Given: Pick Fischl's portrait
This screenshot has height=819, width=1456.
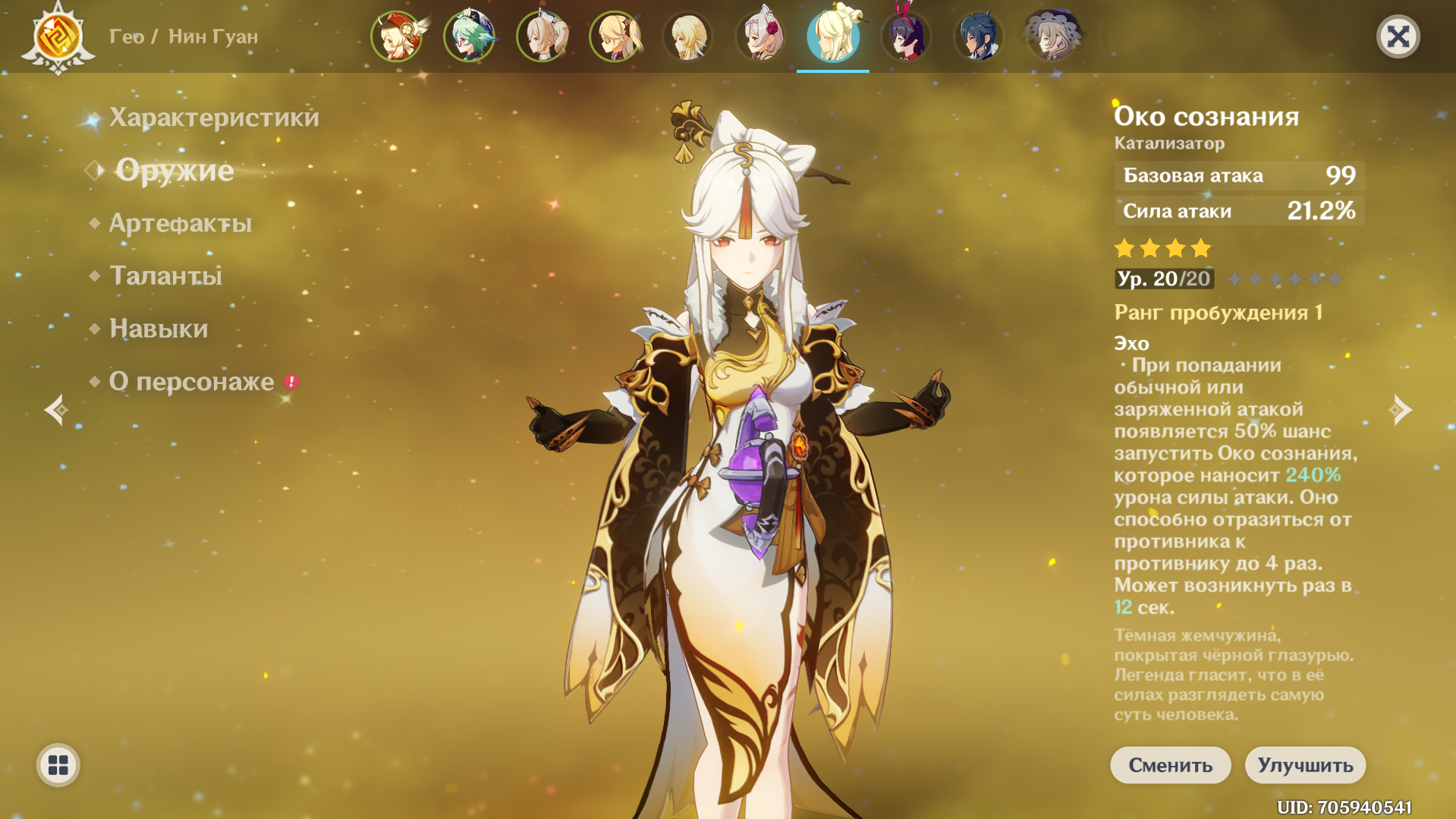Looking at the screenshot, I should (615, 36).
